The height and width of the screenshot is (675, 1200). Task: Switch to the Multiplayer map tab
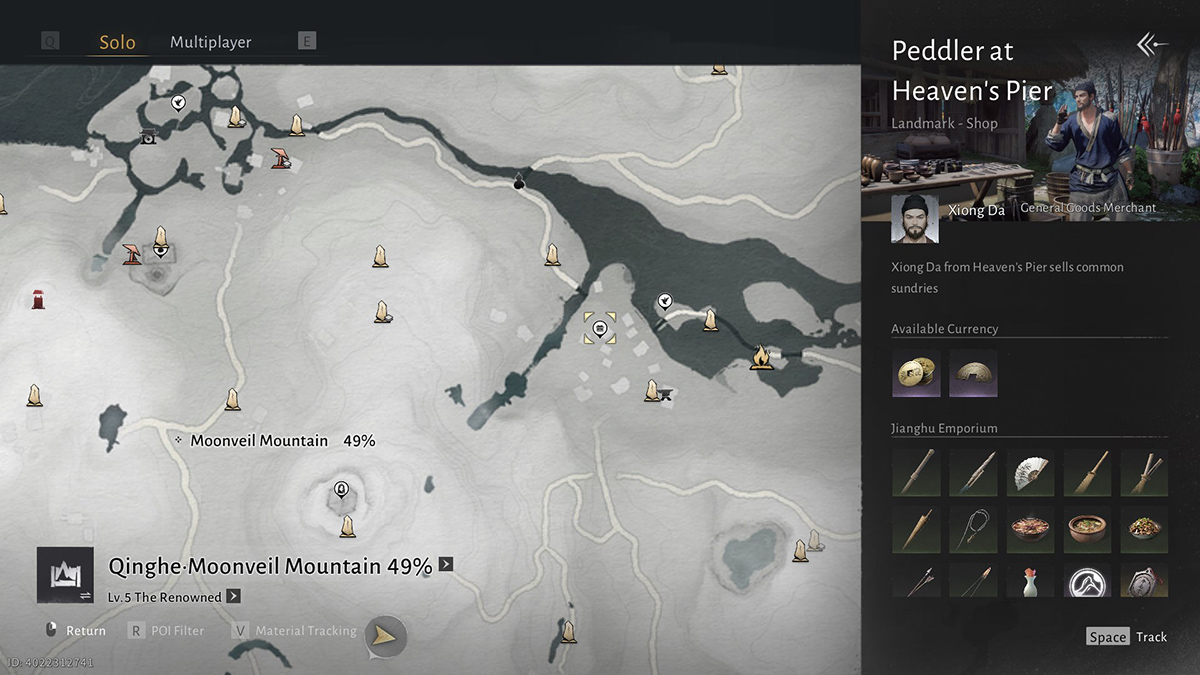coord(210,42)
